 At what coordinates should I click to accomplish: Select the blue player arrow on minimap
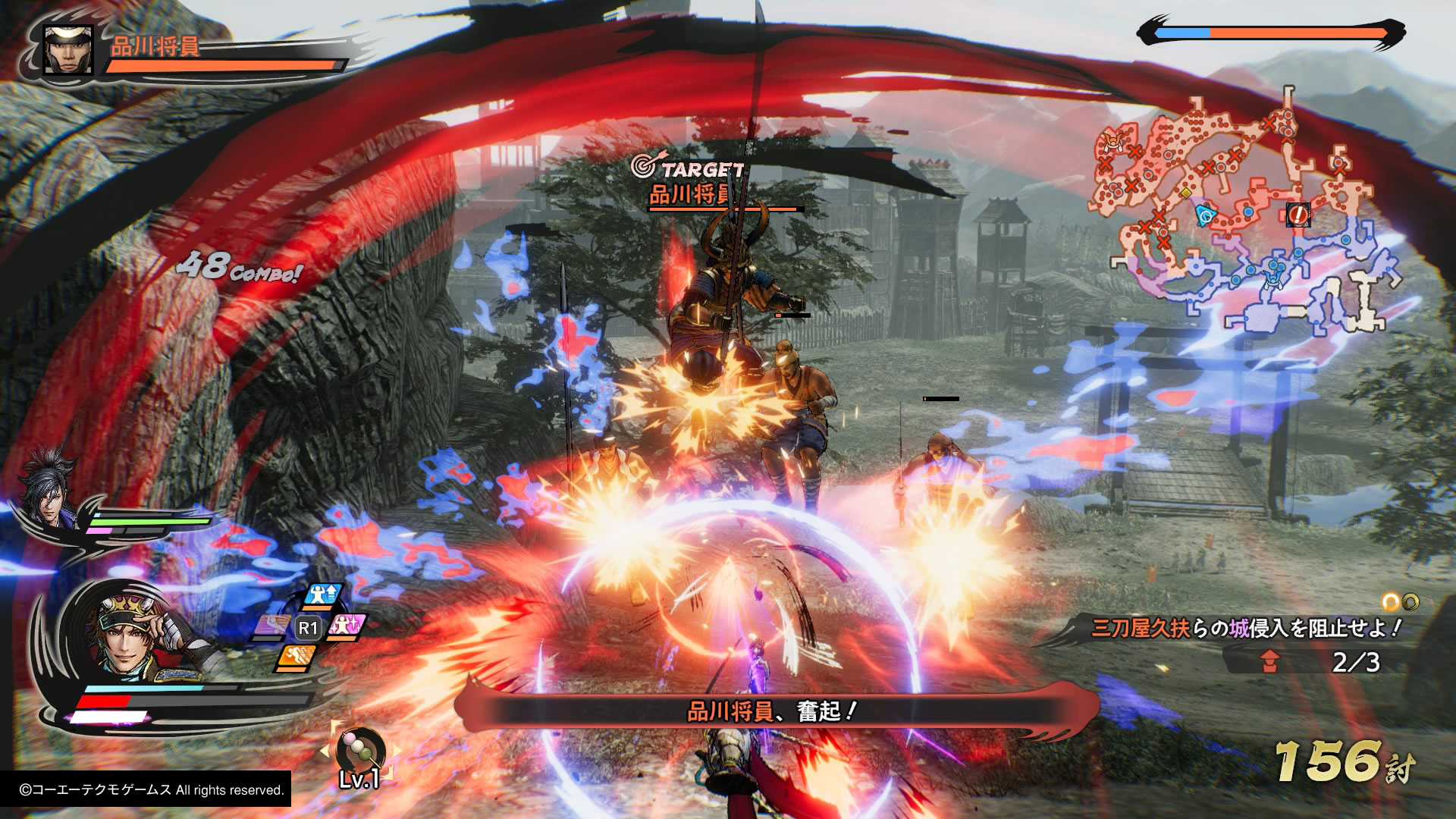tap(1204, 215)
